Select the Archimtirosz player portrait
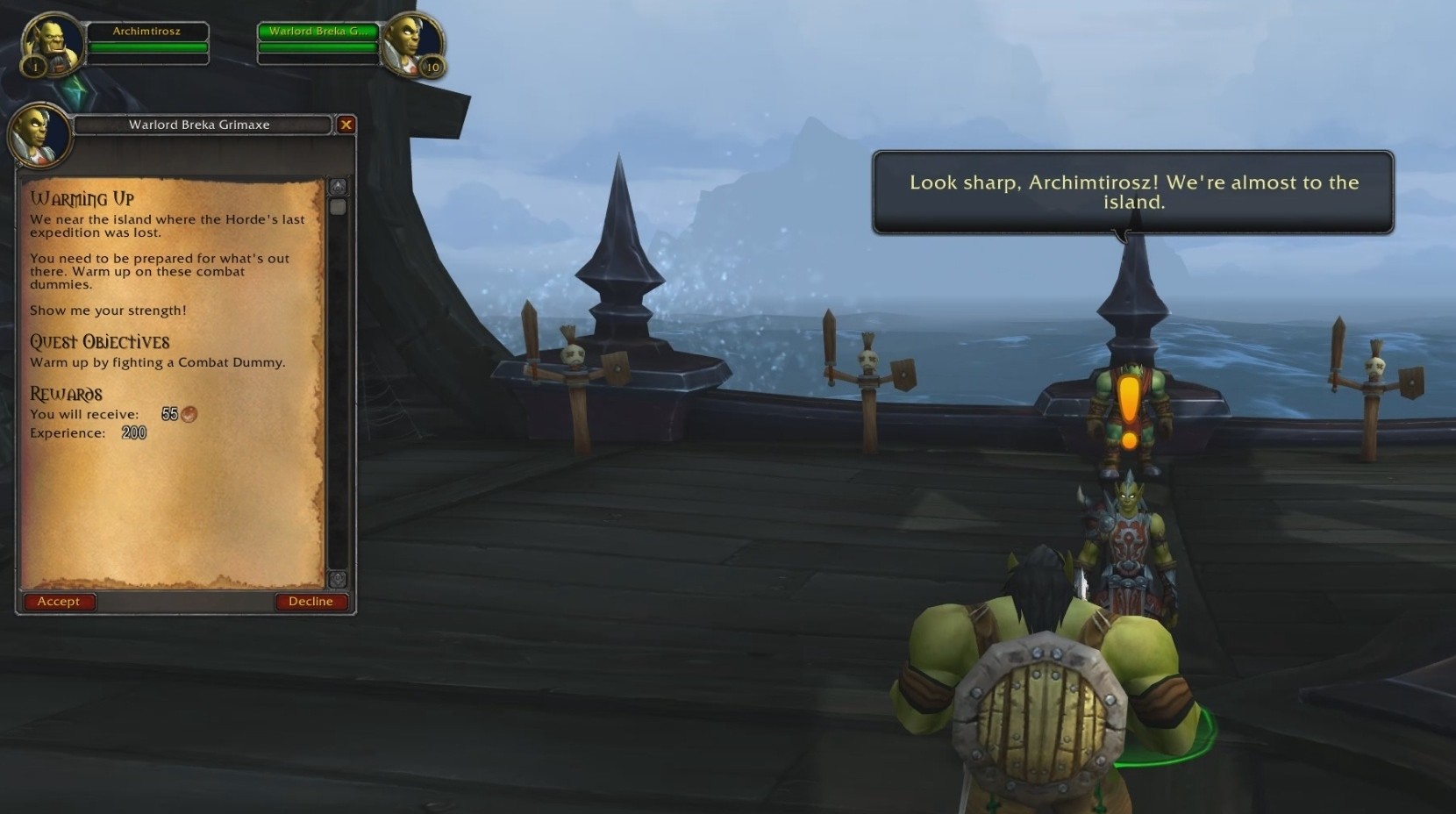The image size is (1456, 814). pos(53,44)
